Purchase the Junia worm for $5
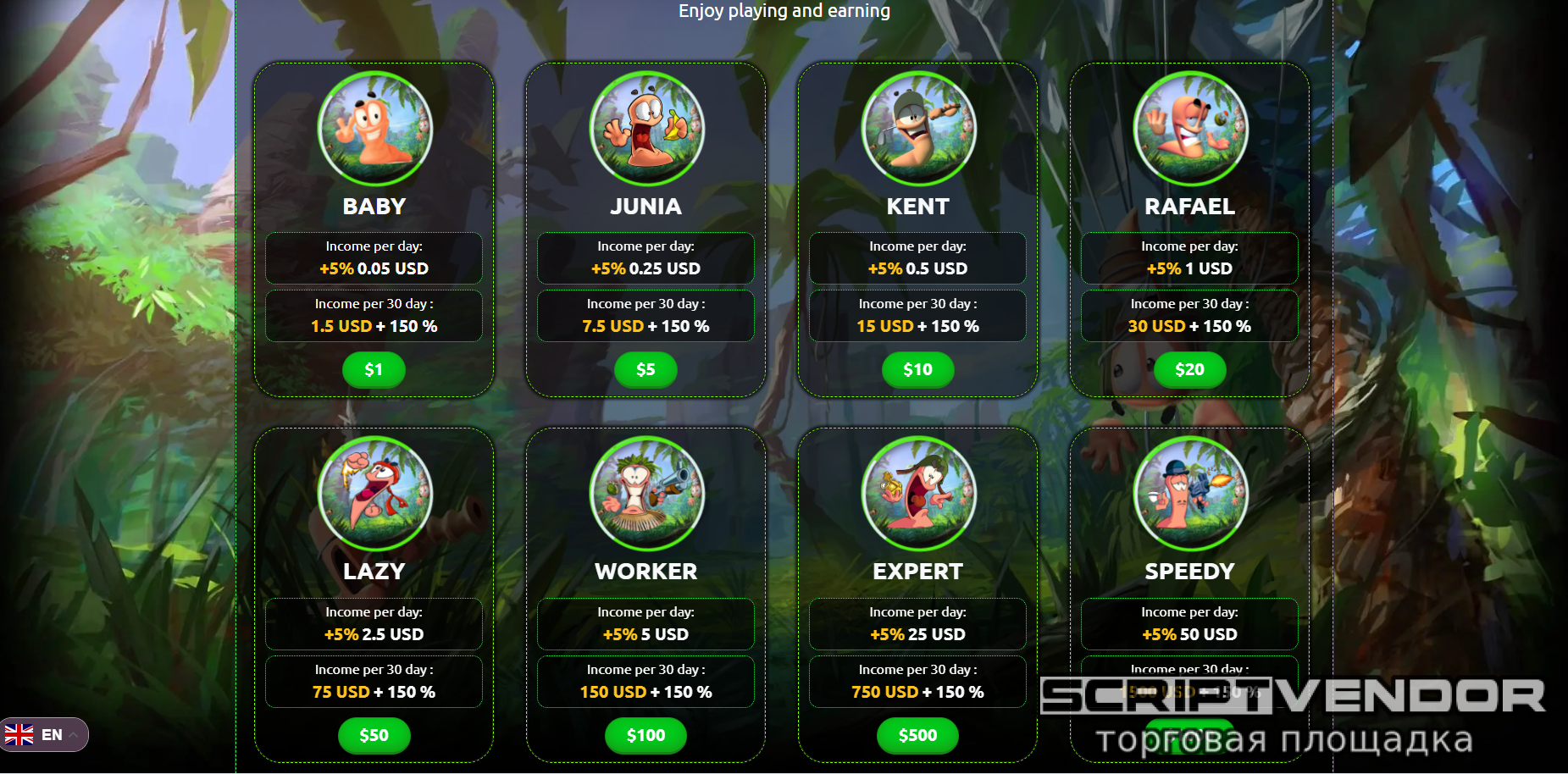This screenshot has height=774, width=1568. pyautogui.click(x=645, y=370)
